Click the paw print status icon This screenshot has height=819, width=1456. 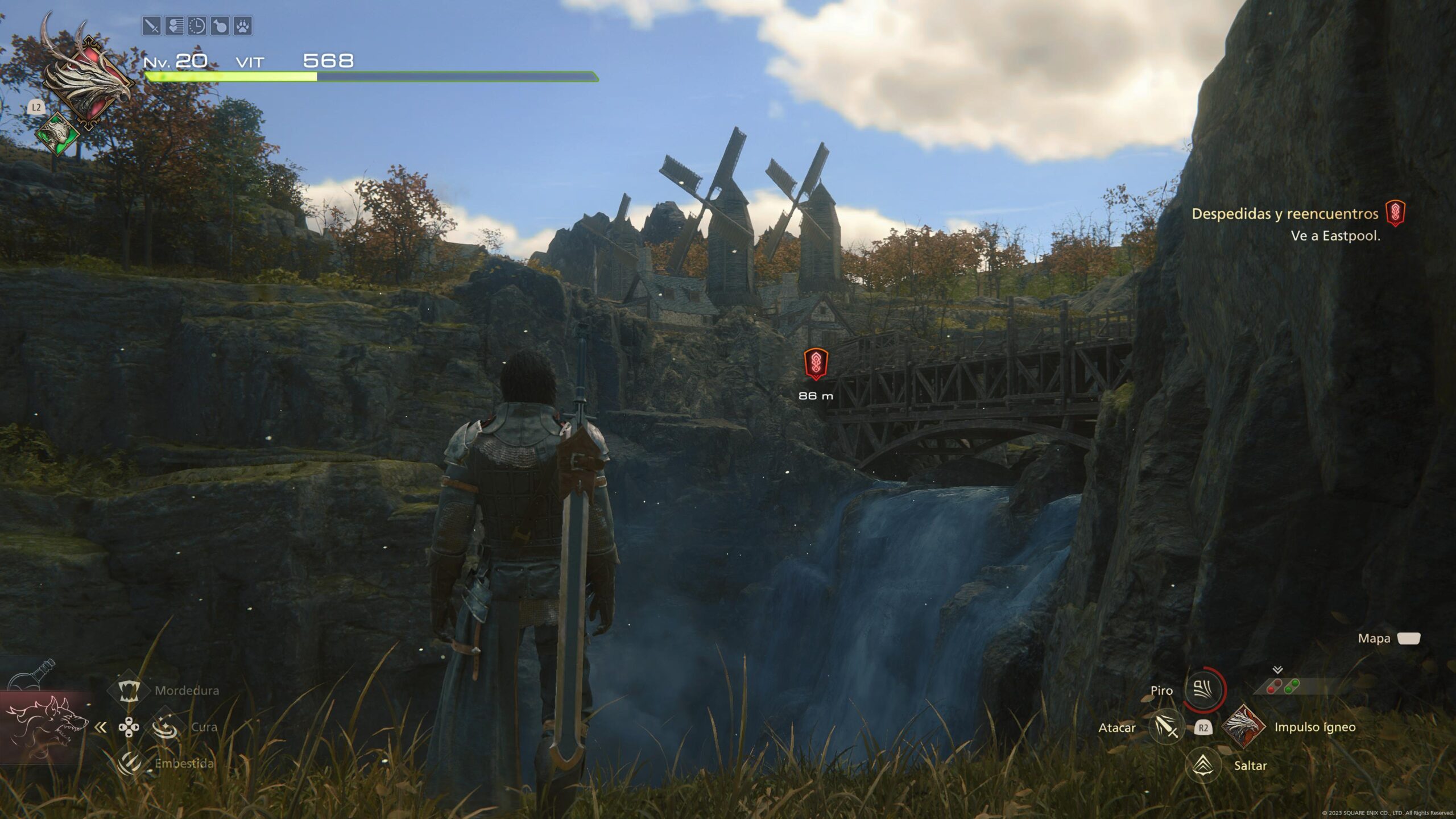click(243, 26)
